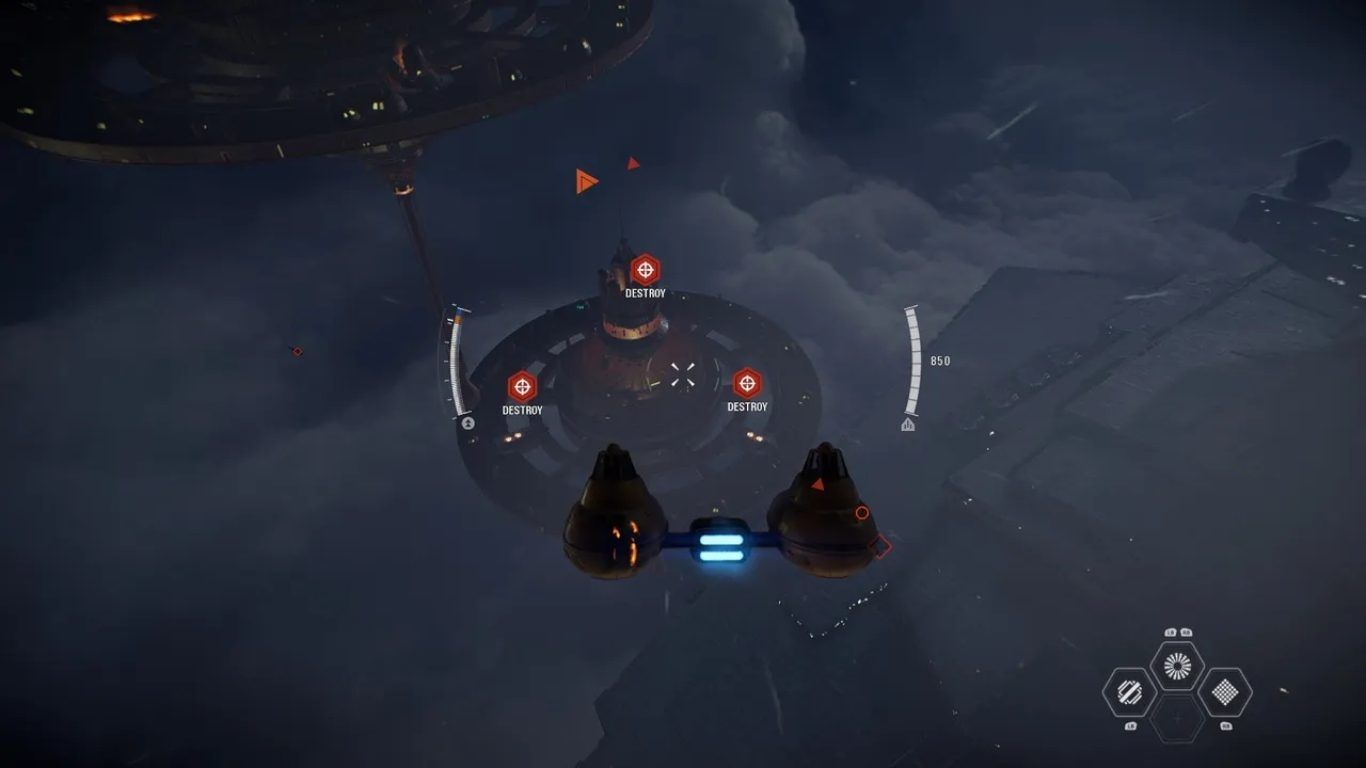Trigger the checkered diamond ability hexagon

[1225, 691]
